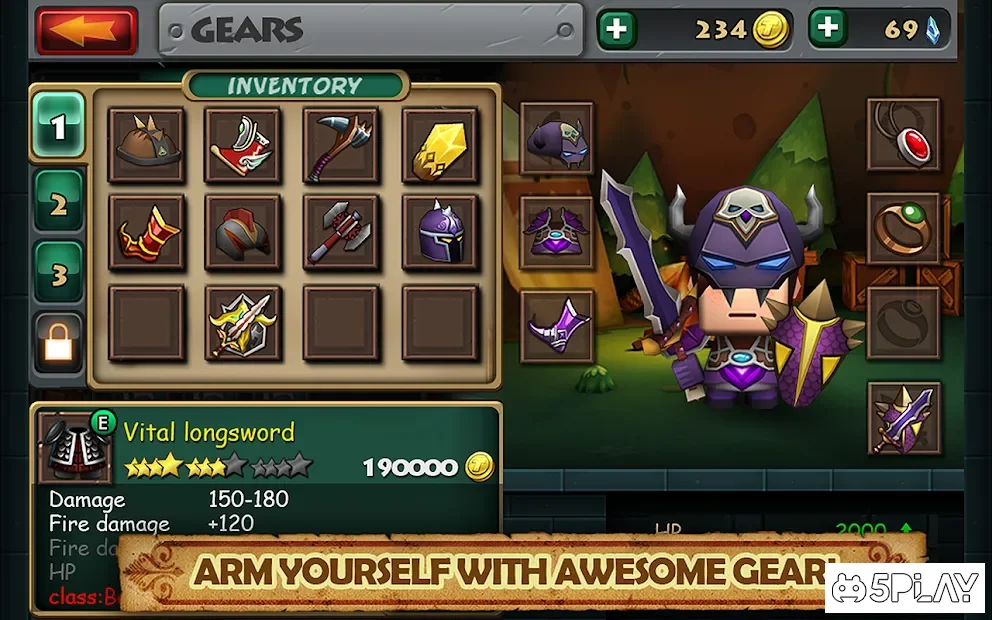Open the equipped purple chest armor slot

pos(557,233)
